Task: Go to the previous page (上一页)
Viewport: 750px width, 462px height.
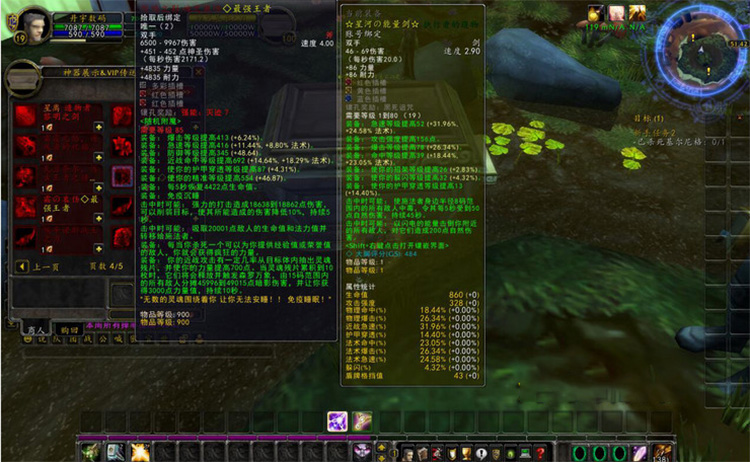Action: coord(44,267)
